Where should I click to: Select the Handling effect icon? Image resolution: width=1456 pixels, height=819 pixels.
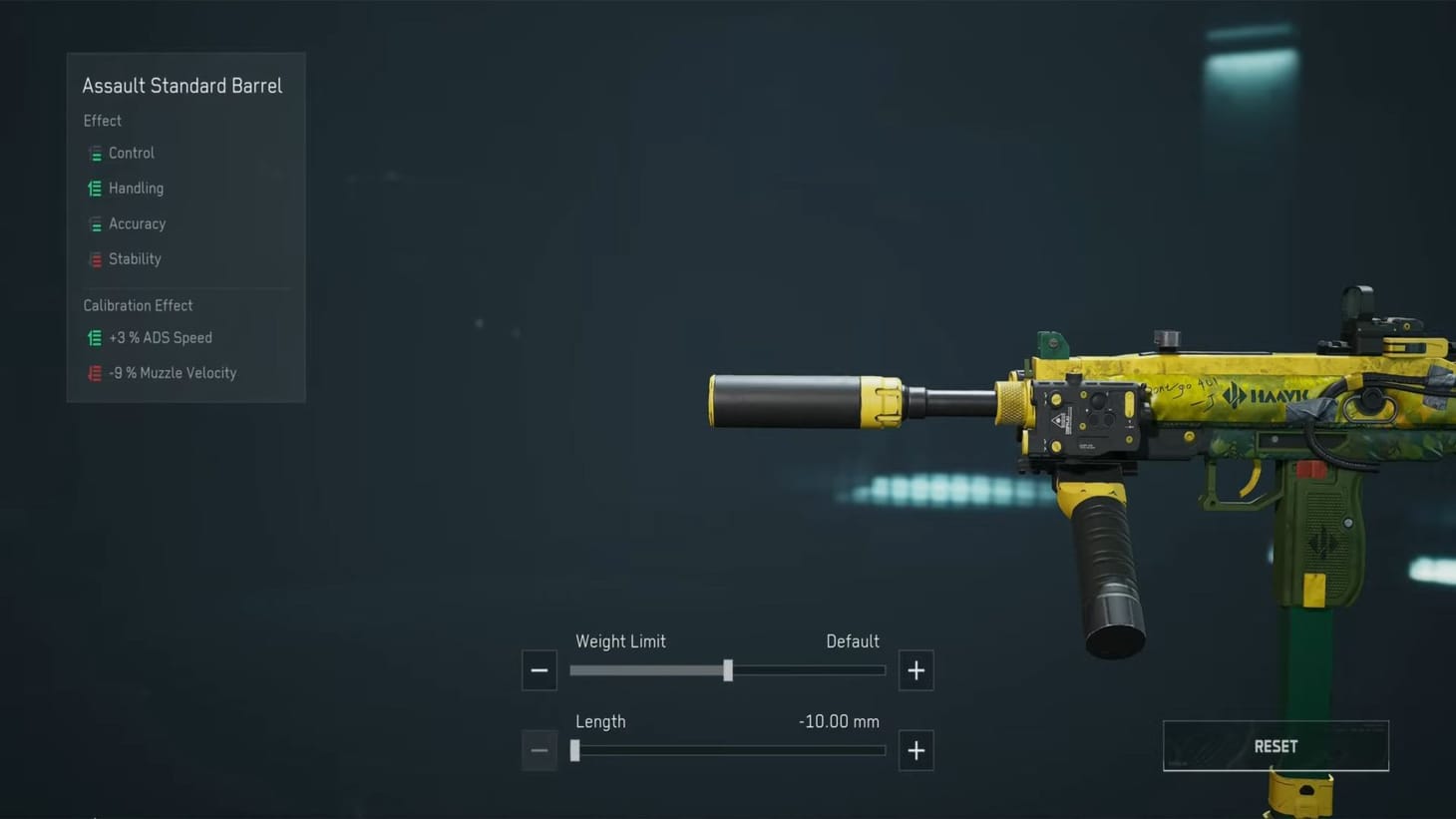(95, 188)
